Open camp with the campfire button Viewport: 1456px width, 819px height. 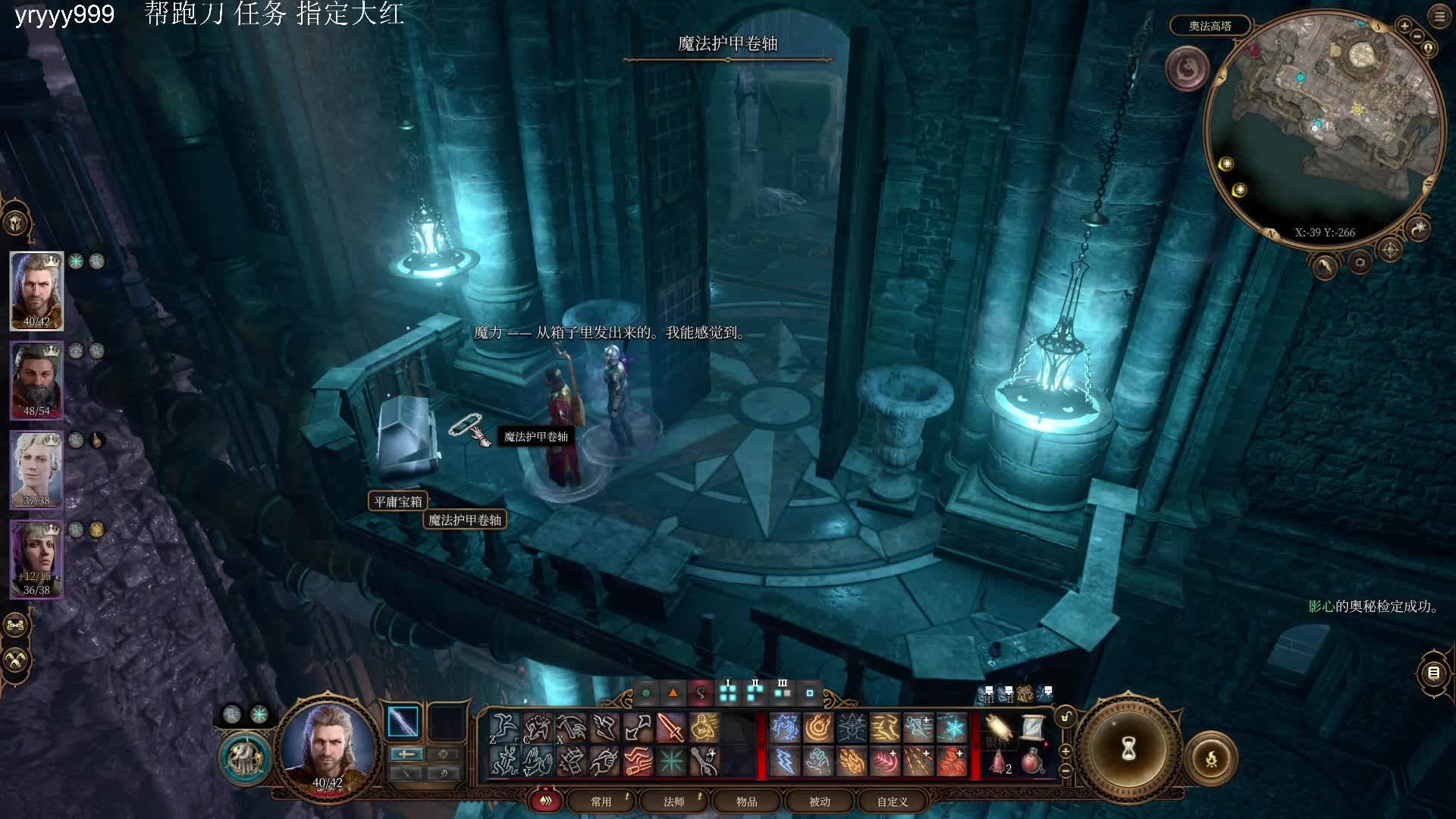[1211, 758]
